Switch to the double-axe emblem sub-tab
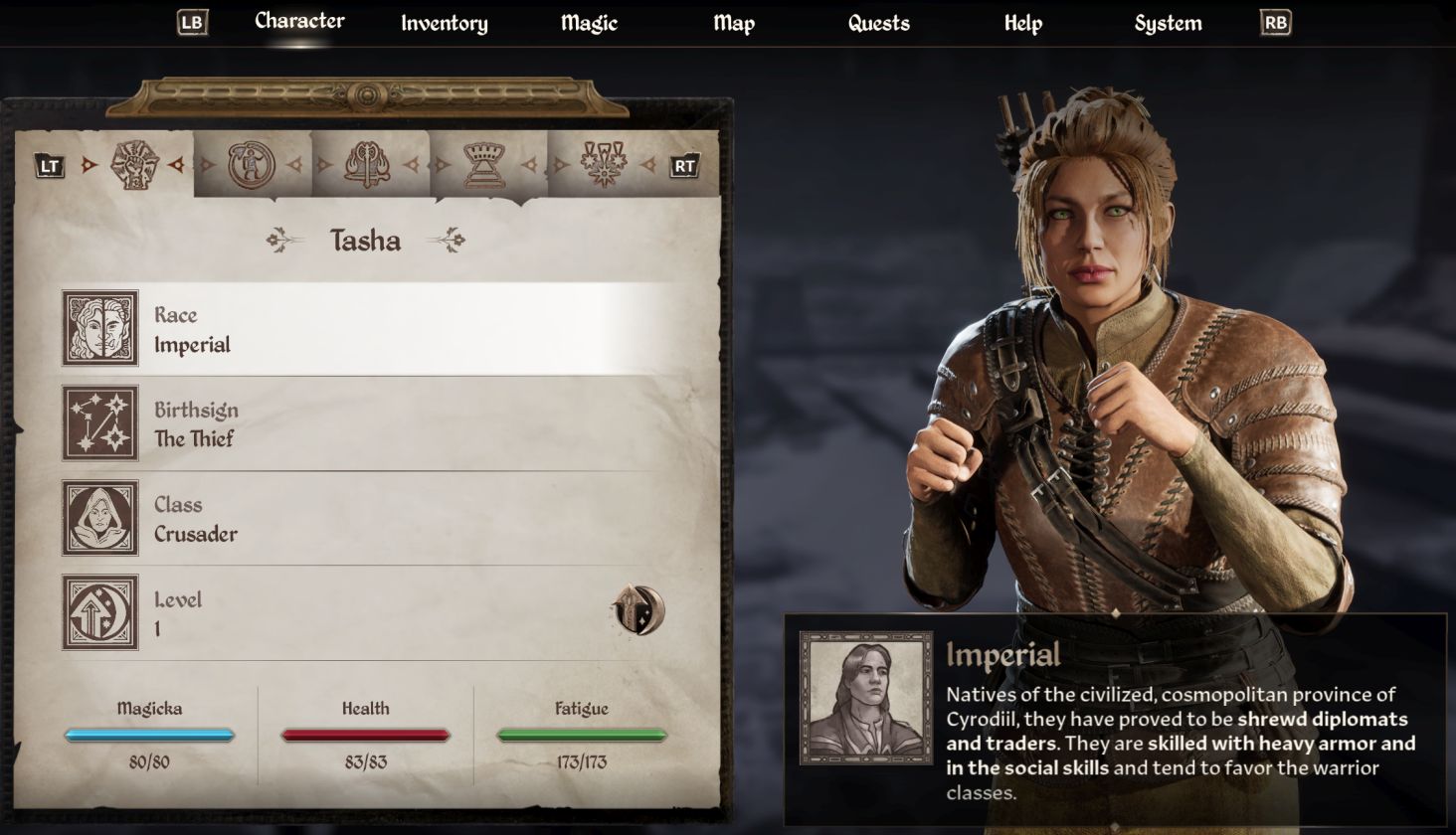Viewport: 1456px width, 835px height. click(367, 165)
